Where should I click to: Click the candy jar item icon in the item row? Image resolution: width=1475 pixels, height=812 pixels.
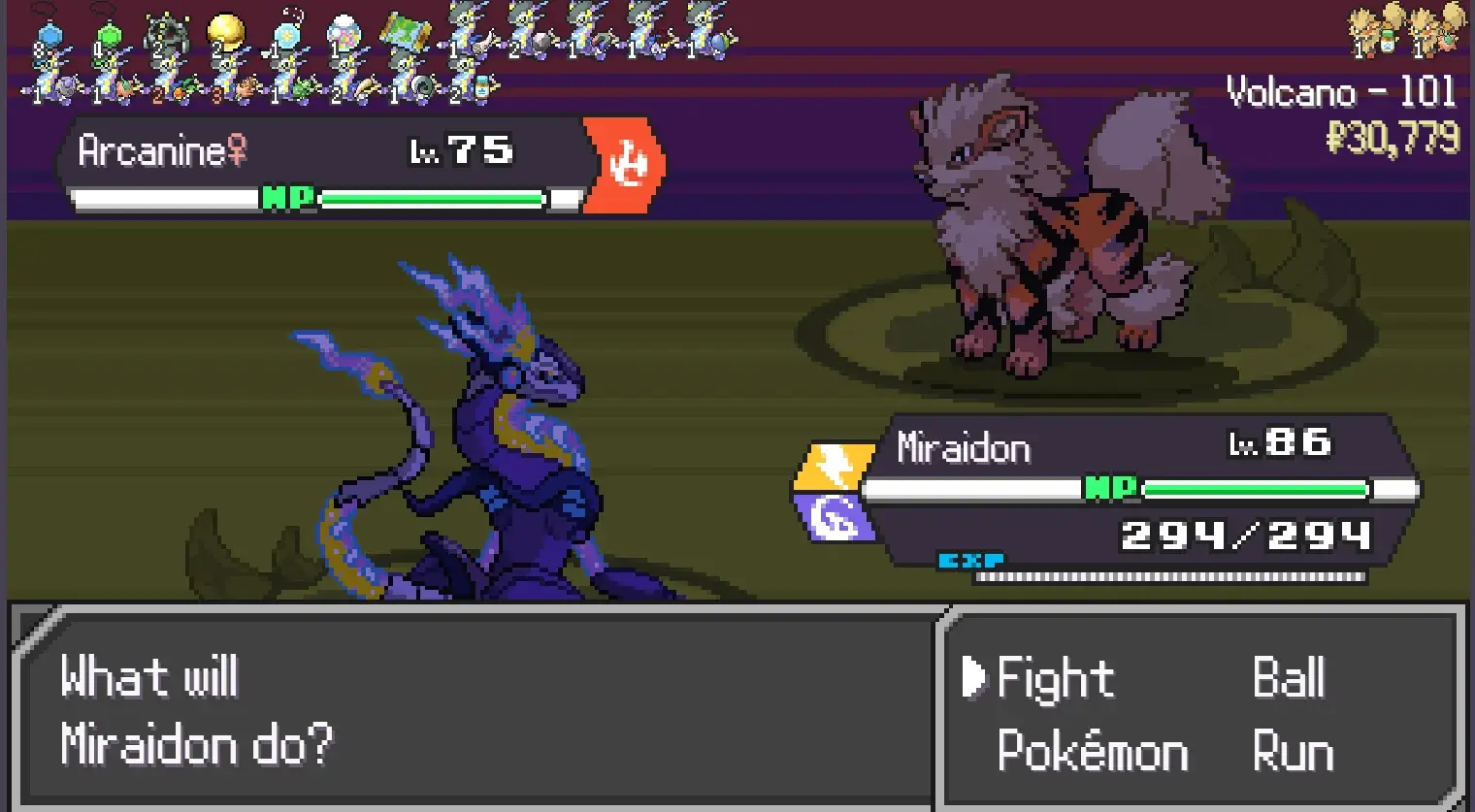(x=344, y=31)
